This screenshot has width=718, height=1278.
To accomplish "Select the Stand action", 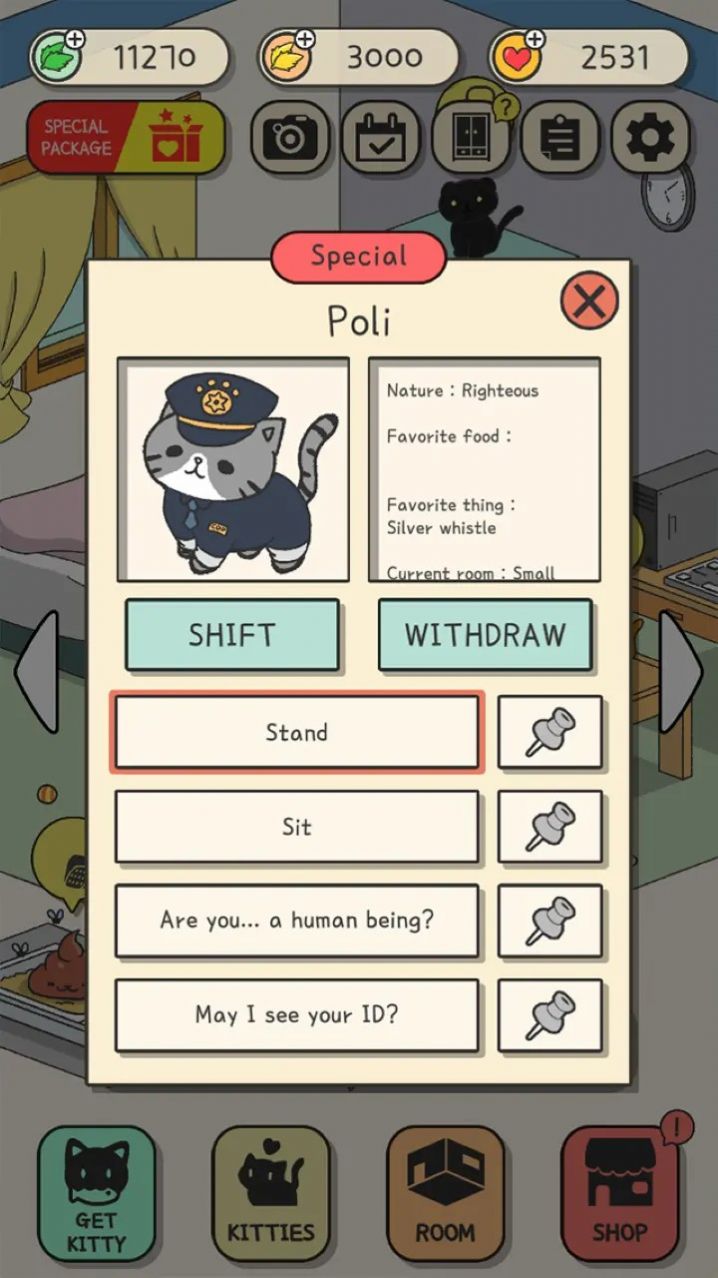I will (297, 732).
